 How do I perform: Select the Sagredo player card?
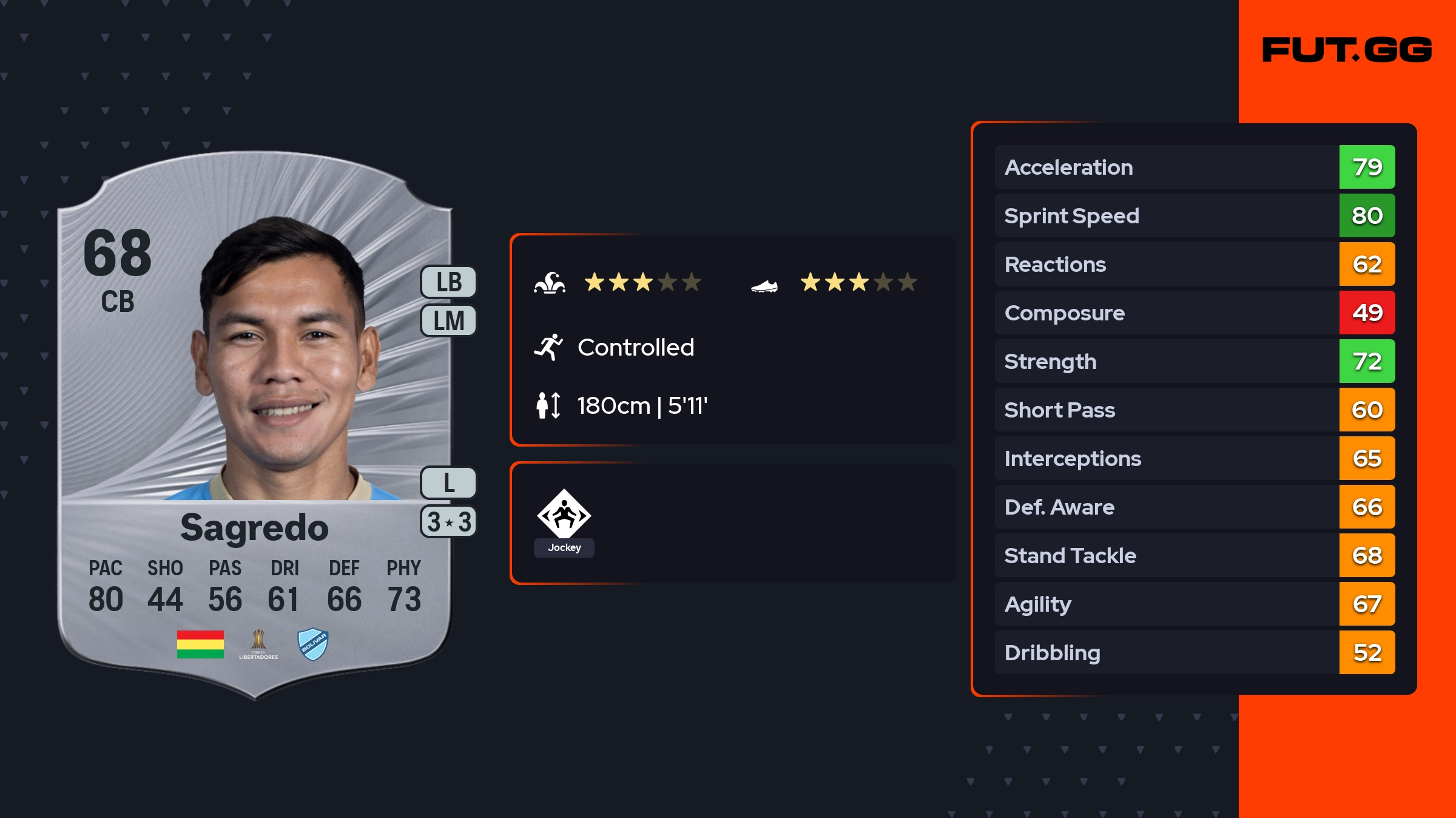[x=255, y=425]
